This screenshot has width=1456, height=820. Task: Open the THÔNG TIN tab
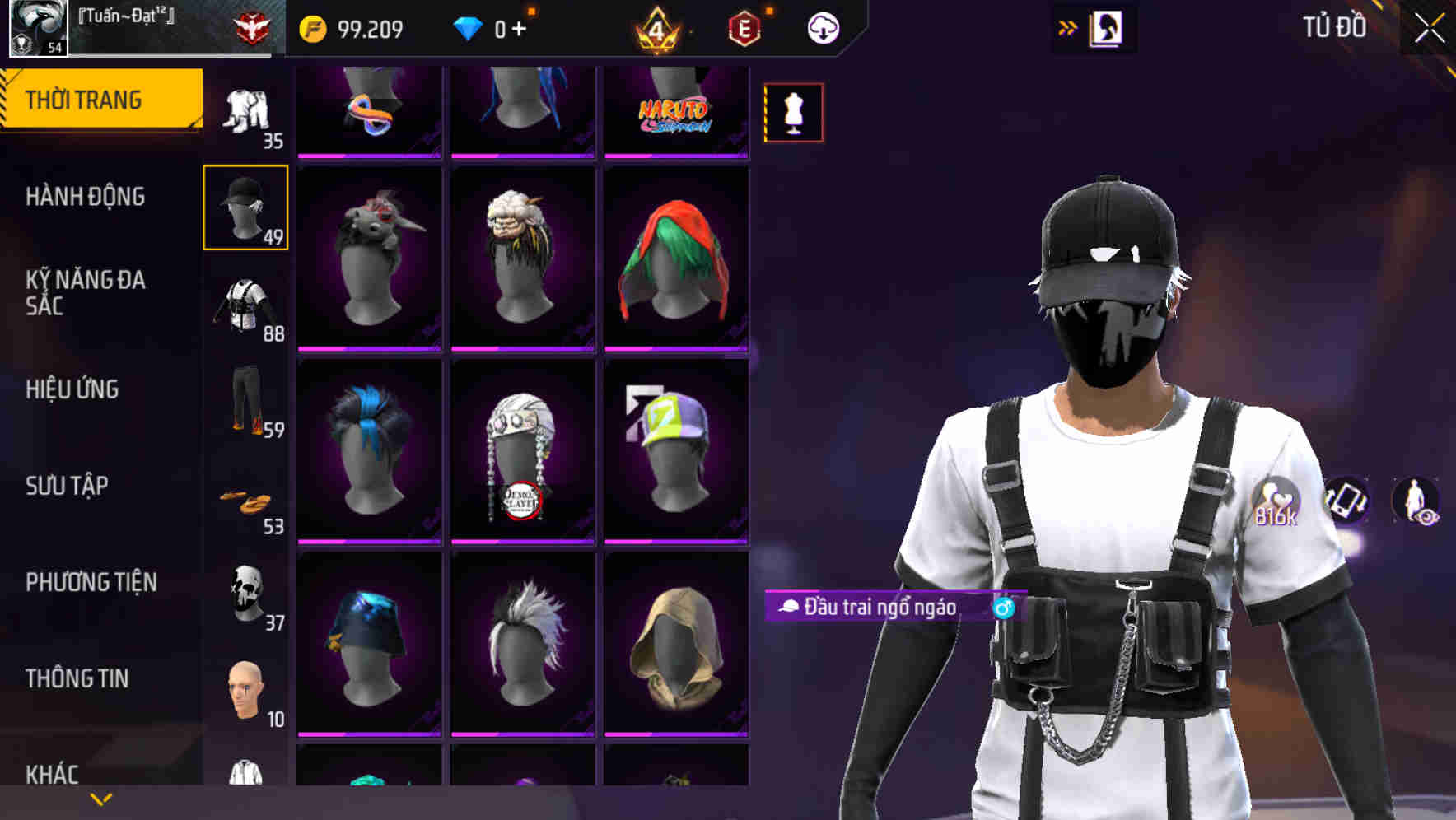[x=77, y=678]
